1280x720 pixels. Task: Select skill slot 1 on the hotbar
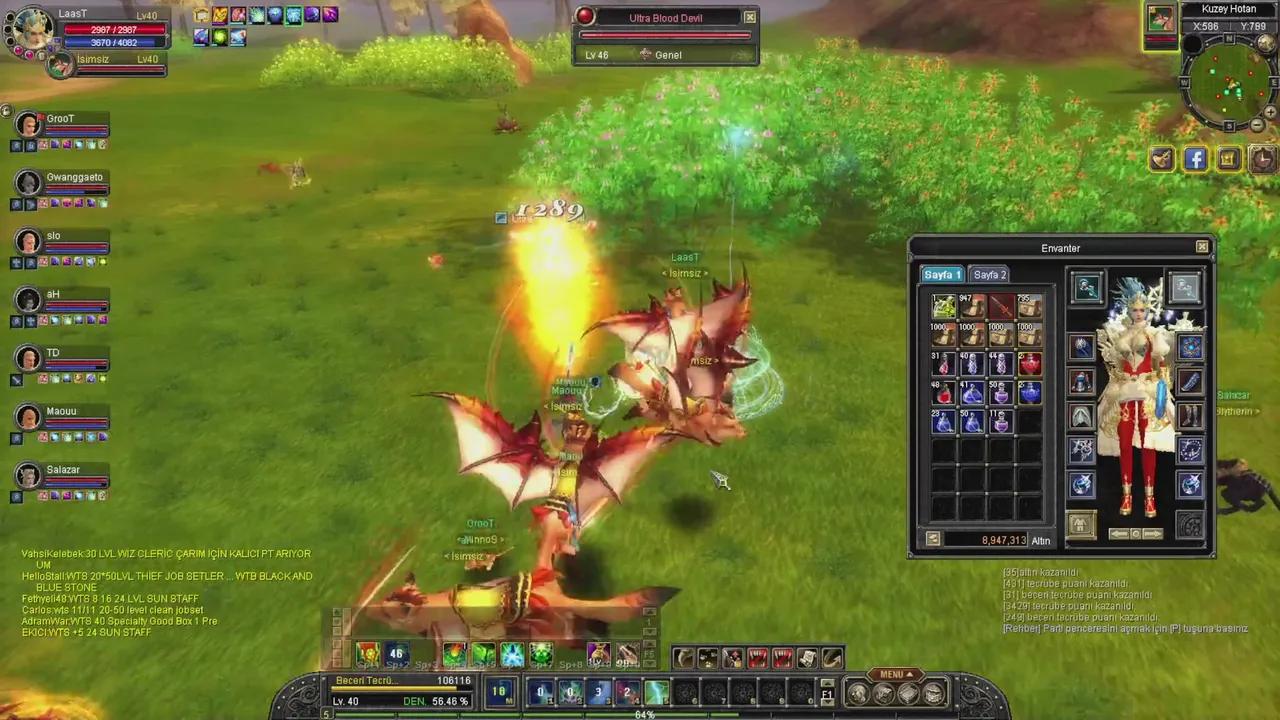[x=540, y=691]
